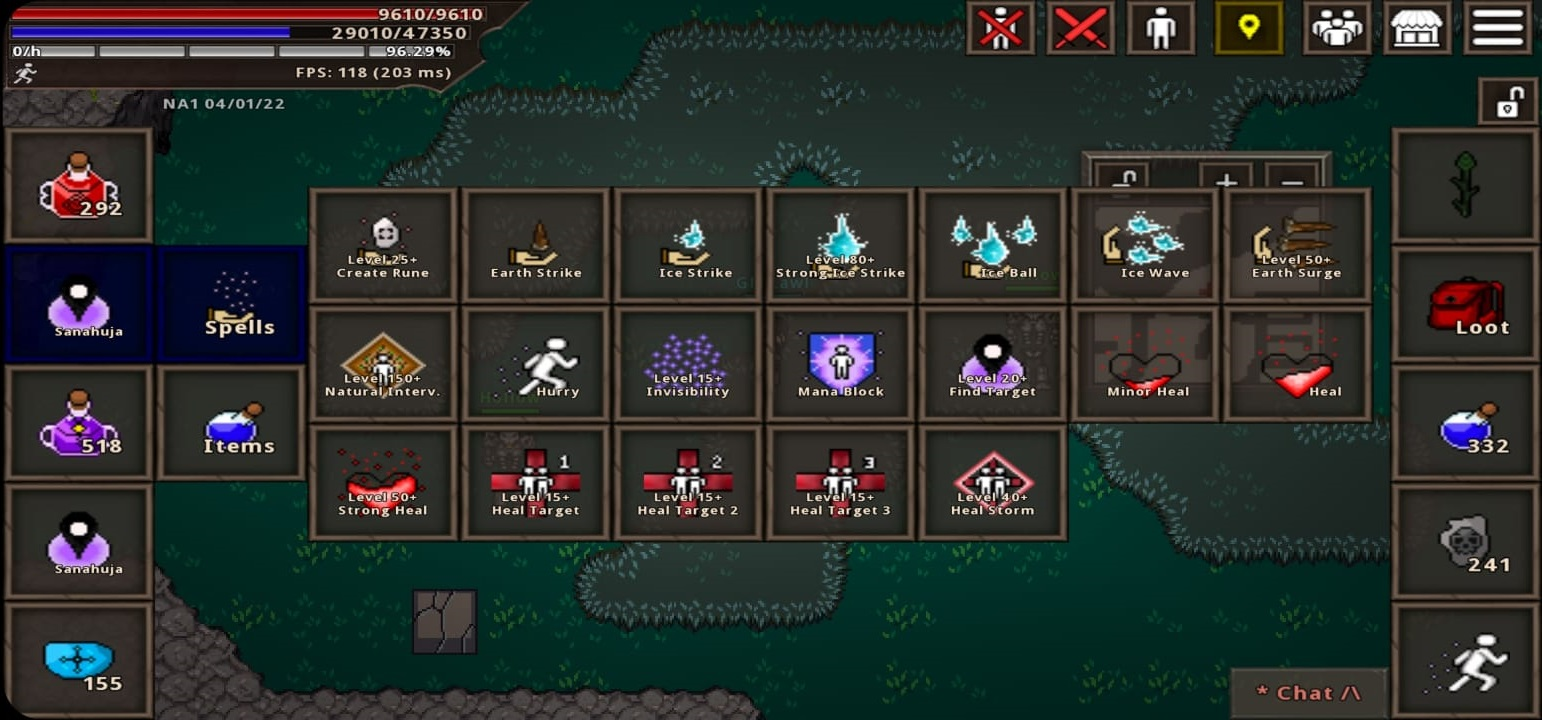Open the hamburger menu

(1497, 28)
